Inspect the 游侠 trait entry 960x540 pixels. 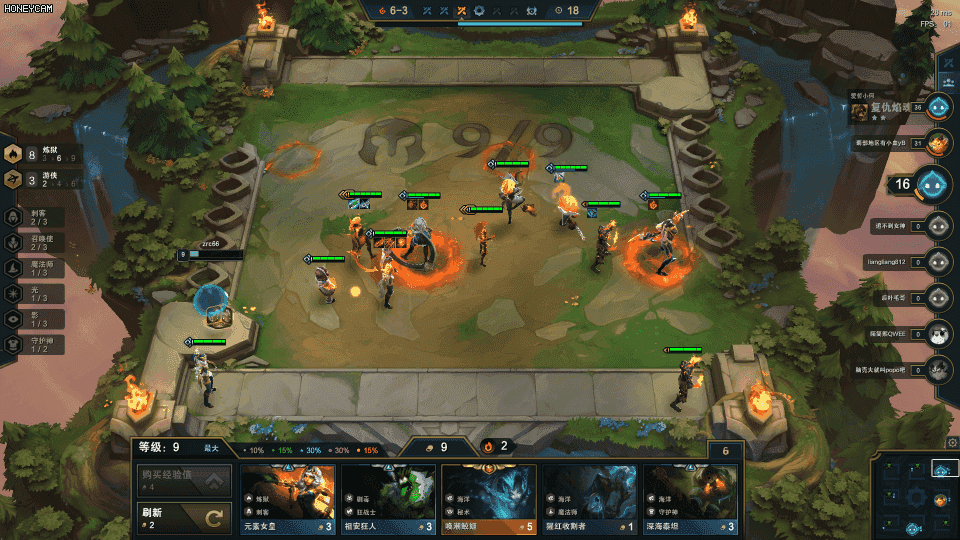(40, 179)
